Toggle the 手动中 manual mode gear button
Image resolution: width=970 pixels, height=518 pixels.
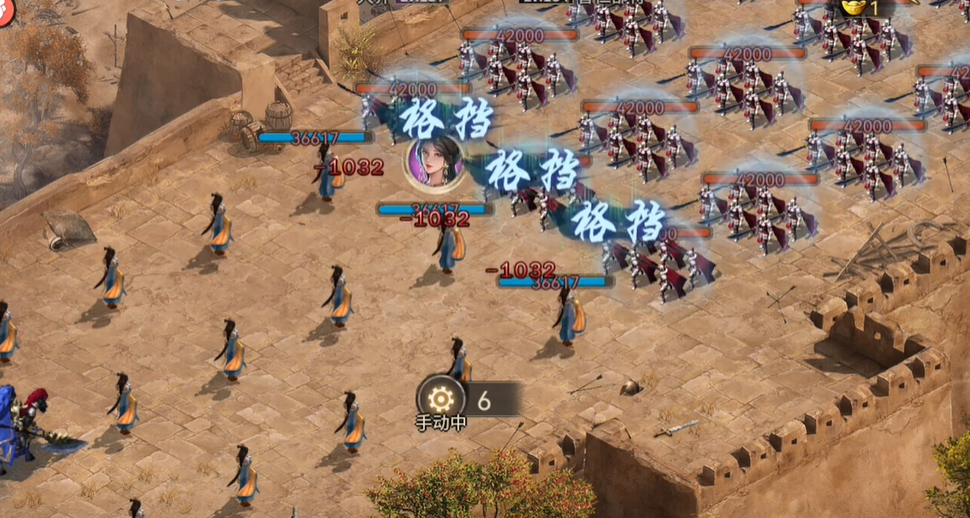coord(441,397)
